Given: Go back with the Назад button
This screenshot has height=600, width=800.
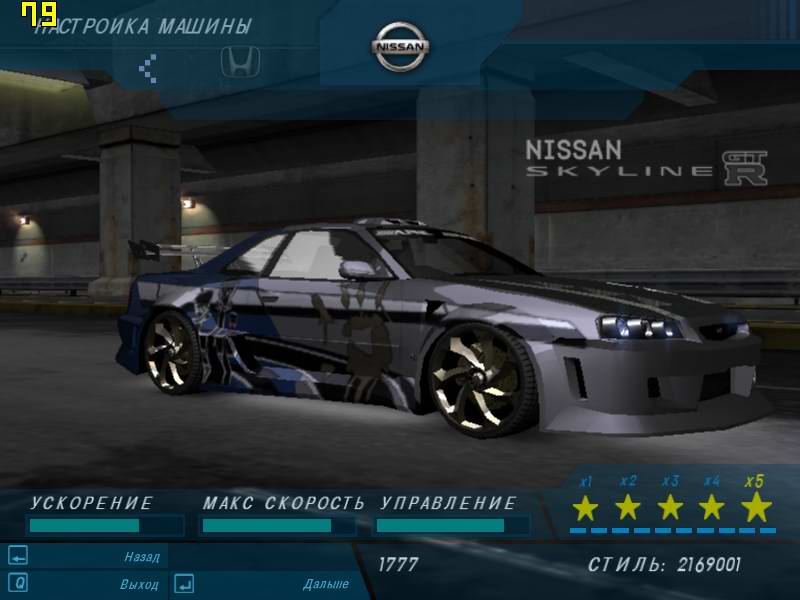Looking at the screenshot, I should (141, 557).
